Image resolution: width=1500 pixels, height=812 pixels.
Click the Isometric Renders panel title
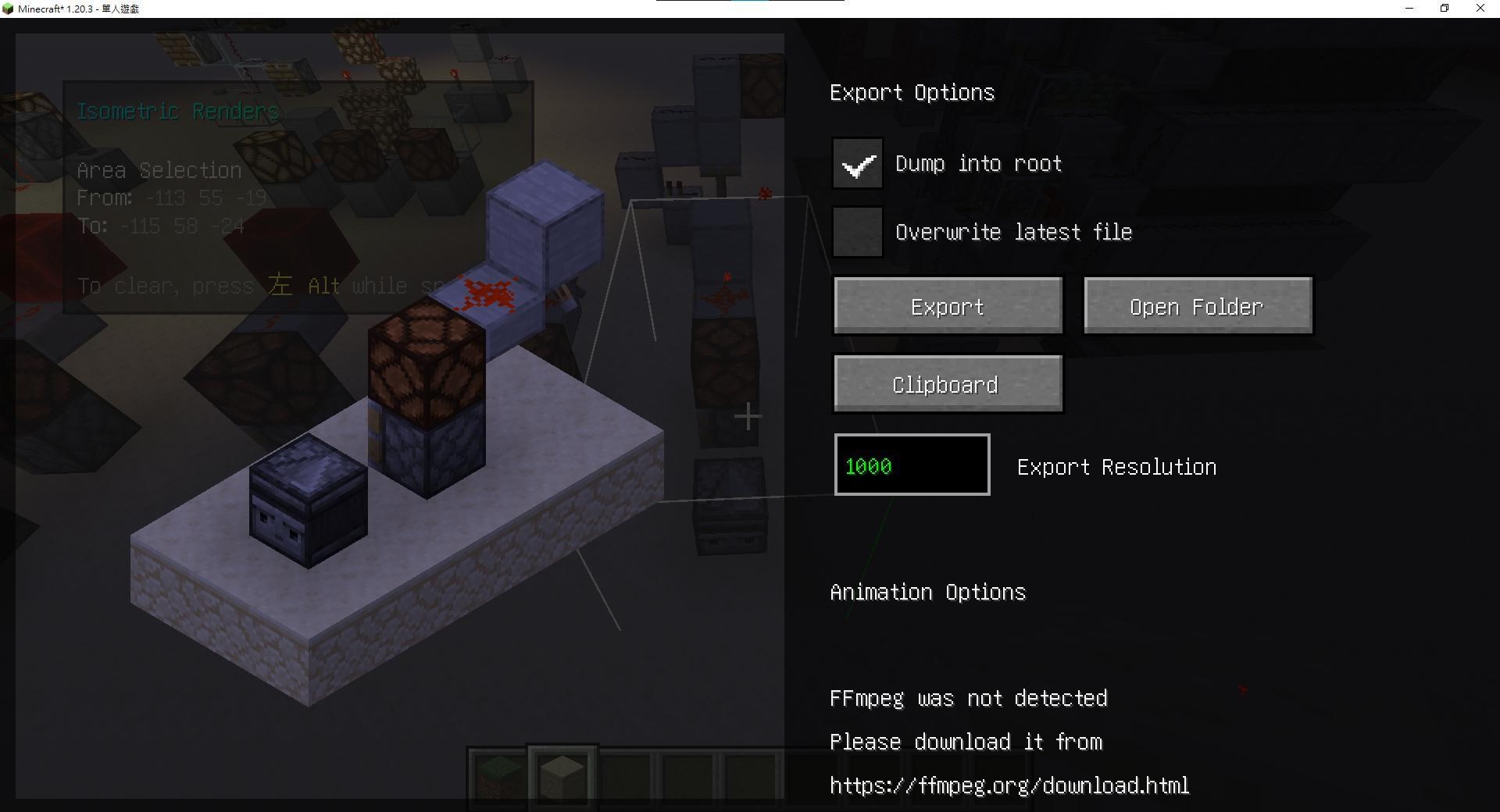tap(177, 111)
